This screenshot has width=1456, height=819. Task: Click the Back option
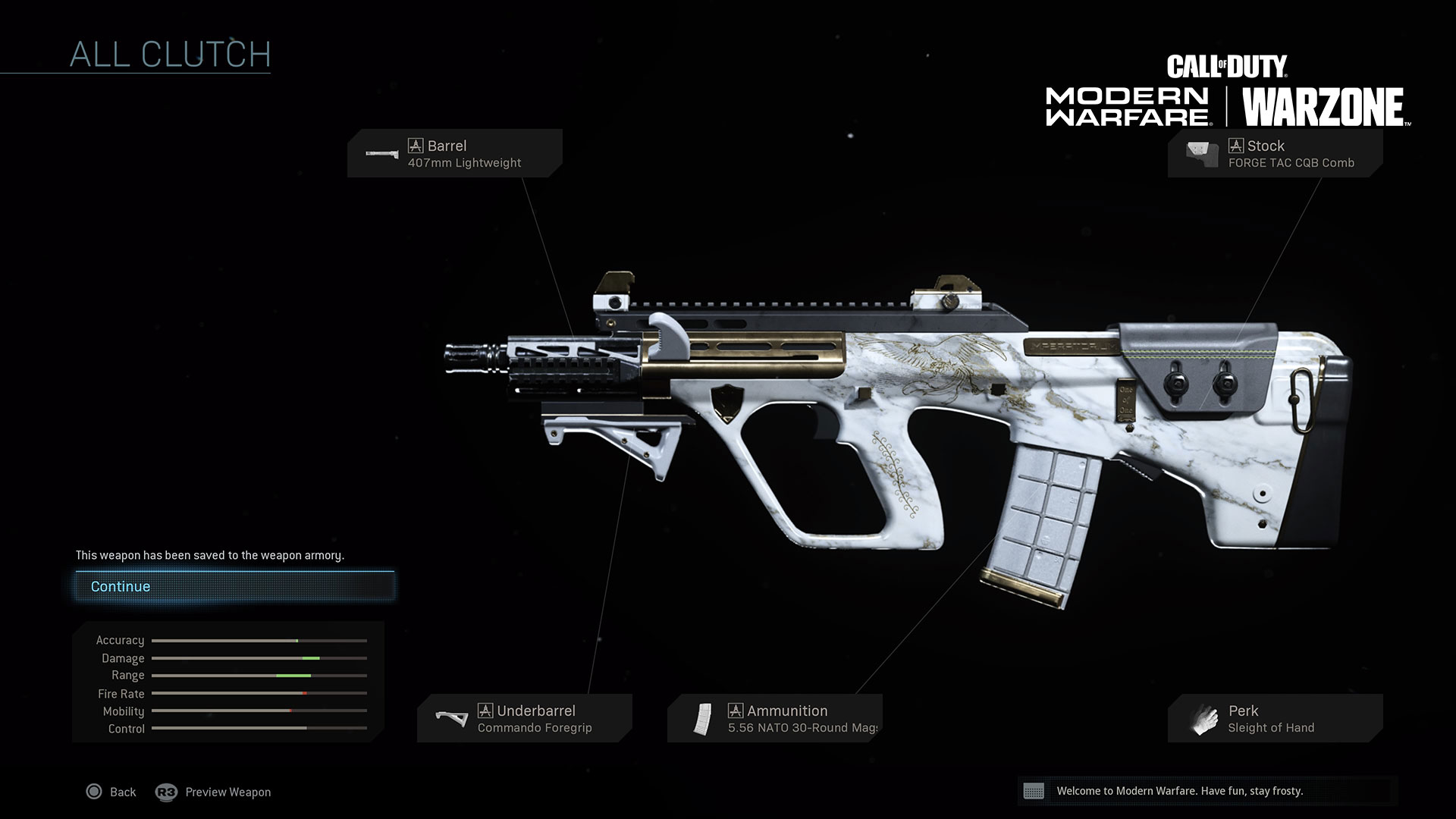pos(111,792)
